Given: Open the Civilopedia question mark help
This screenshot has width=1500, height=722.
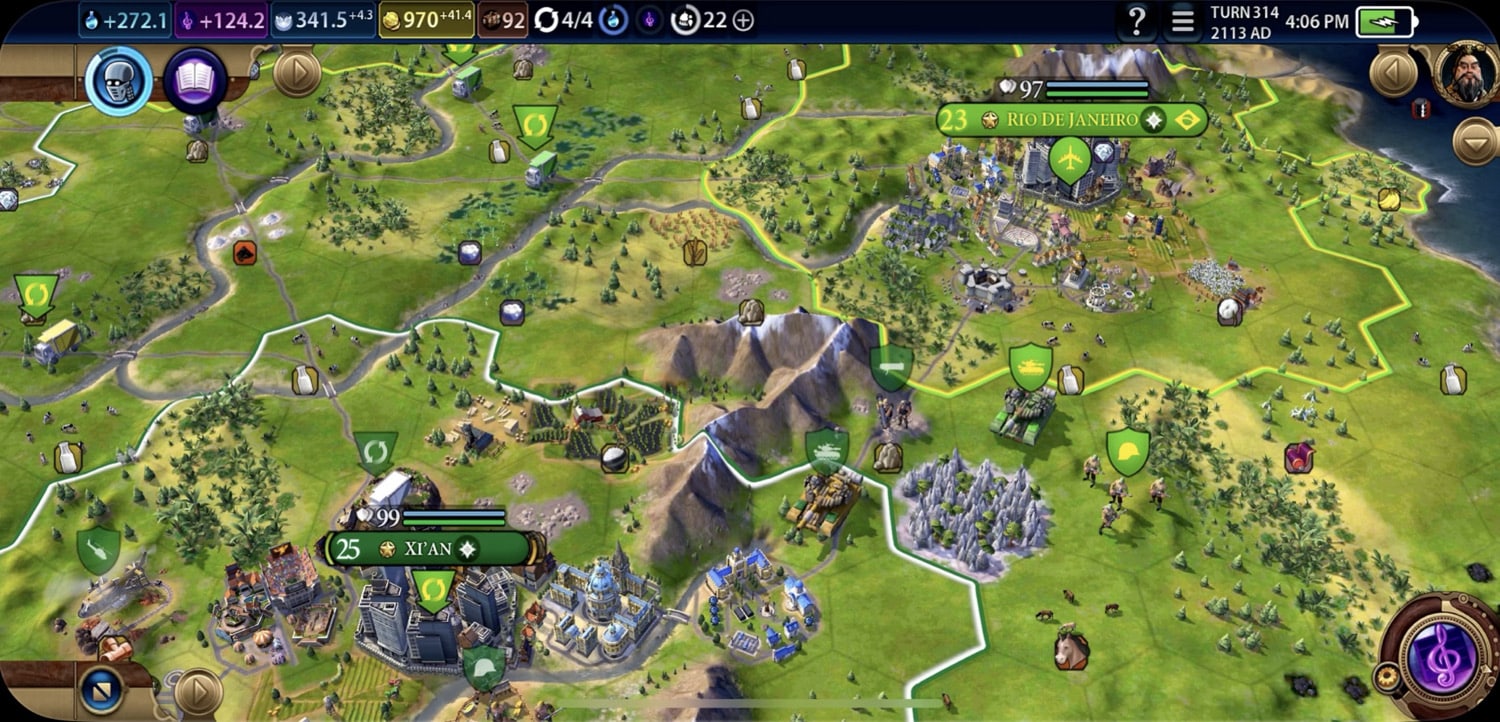Looking at the screenshot, I should [1136, 21].
